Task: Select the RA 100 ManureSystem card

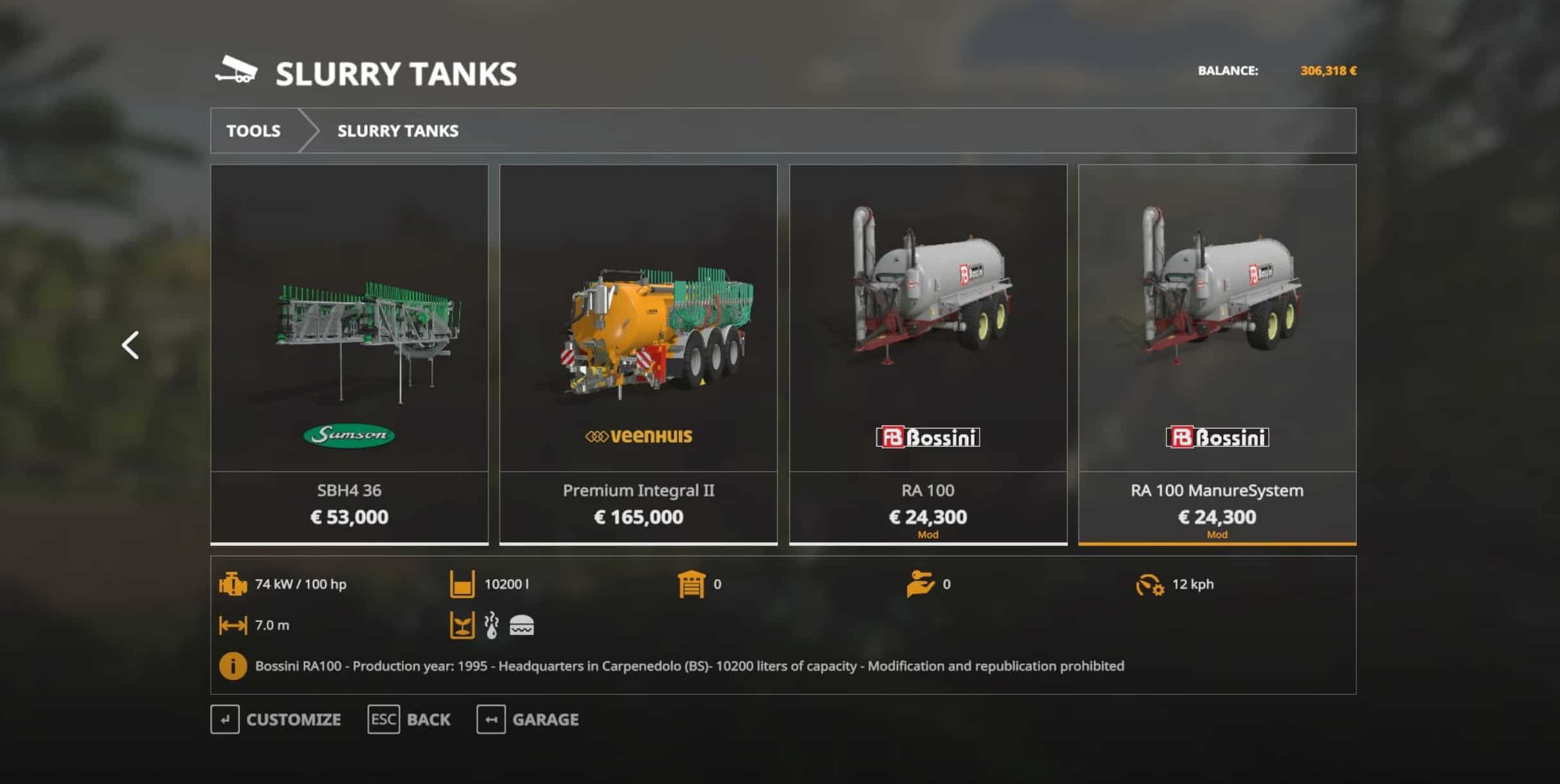Action: 1217,353
